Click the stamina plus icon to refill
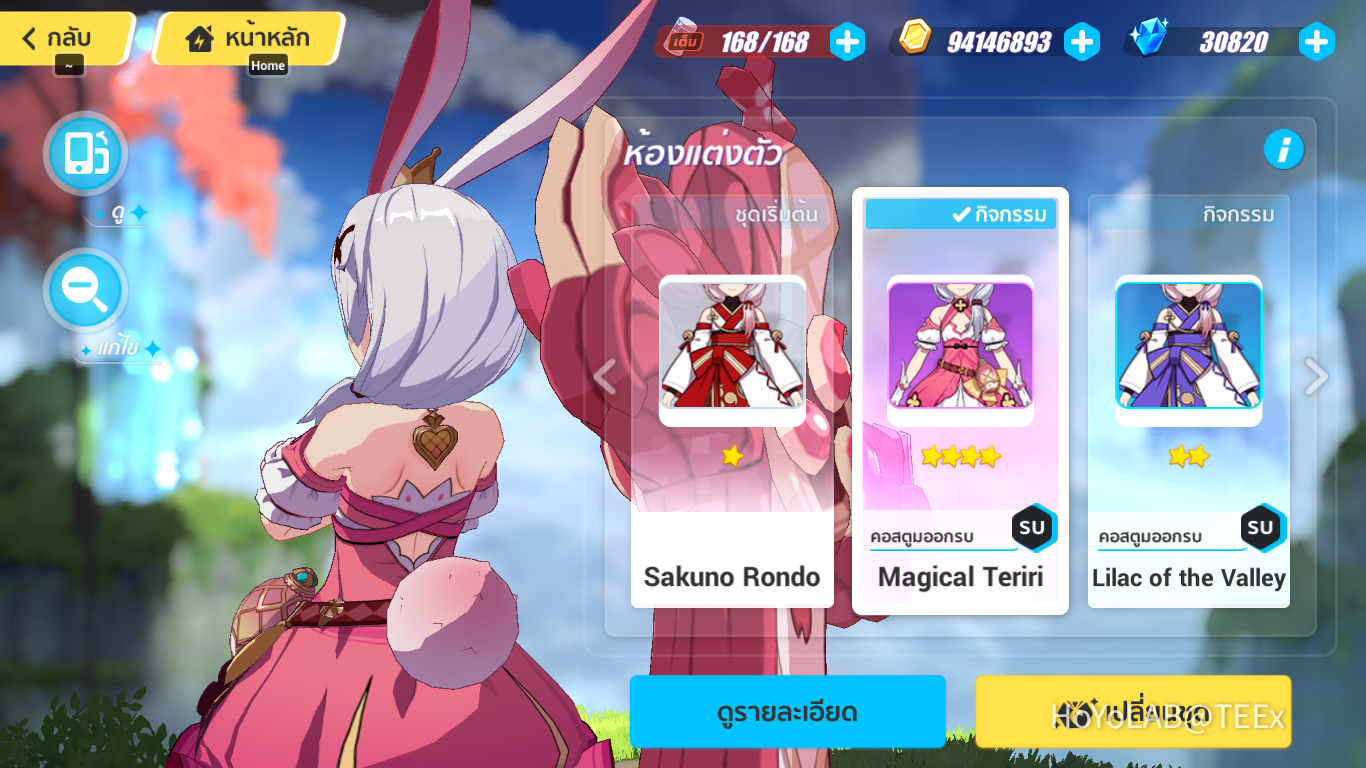 pyautogui.click(x=845, y=43)
